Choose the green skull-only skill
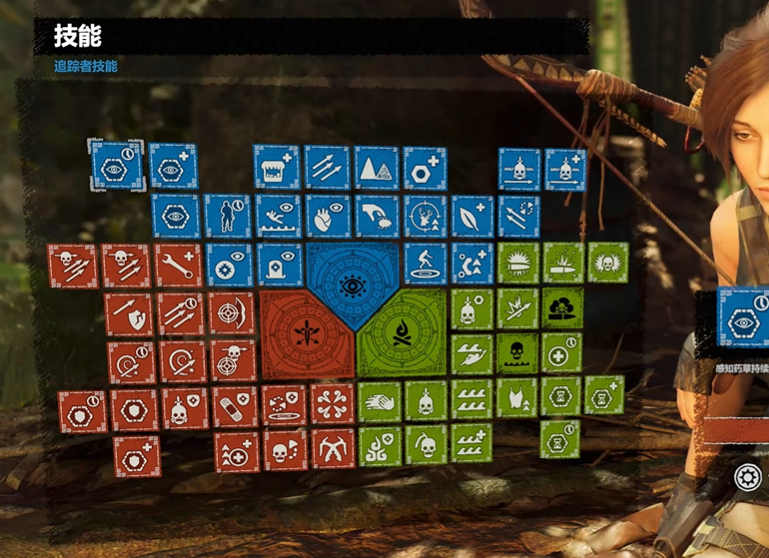The width and height of the screenshot is (769, 558). coord(517,352)
